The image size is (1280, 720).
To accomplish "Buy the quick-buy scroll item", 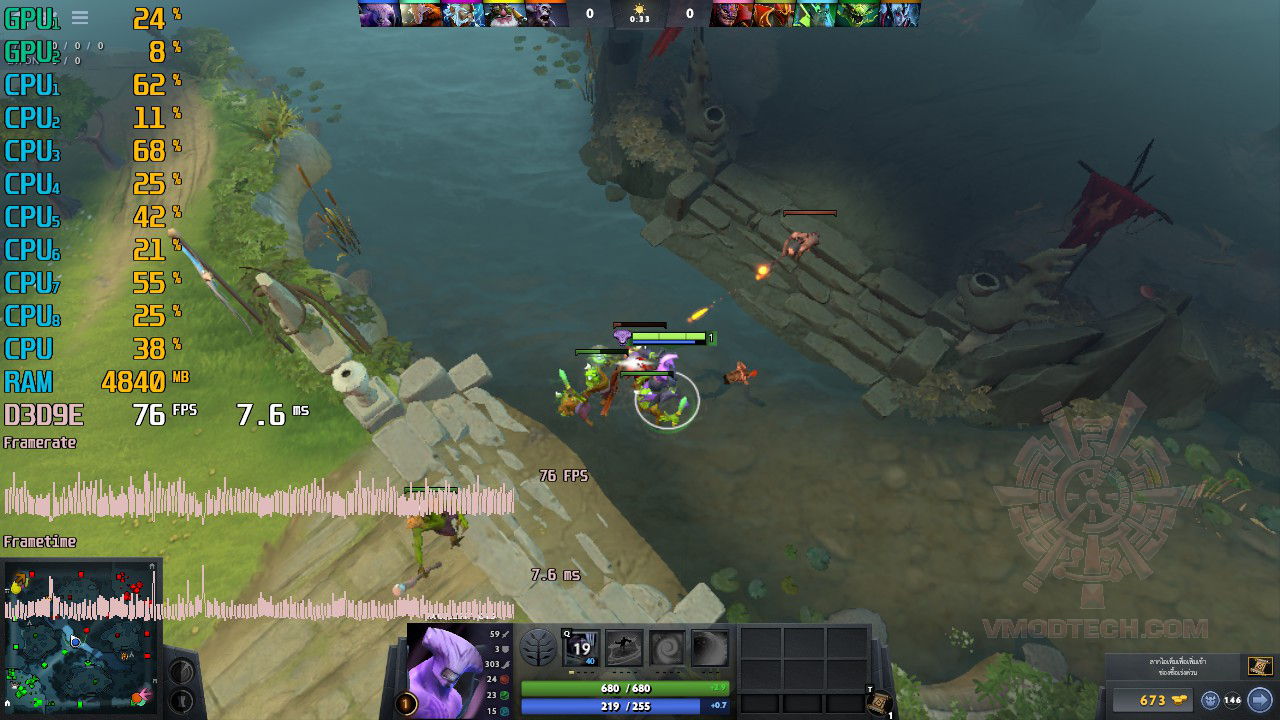I will pos(1259,666).
